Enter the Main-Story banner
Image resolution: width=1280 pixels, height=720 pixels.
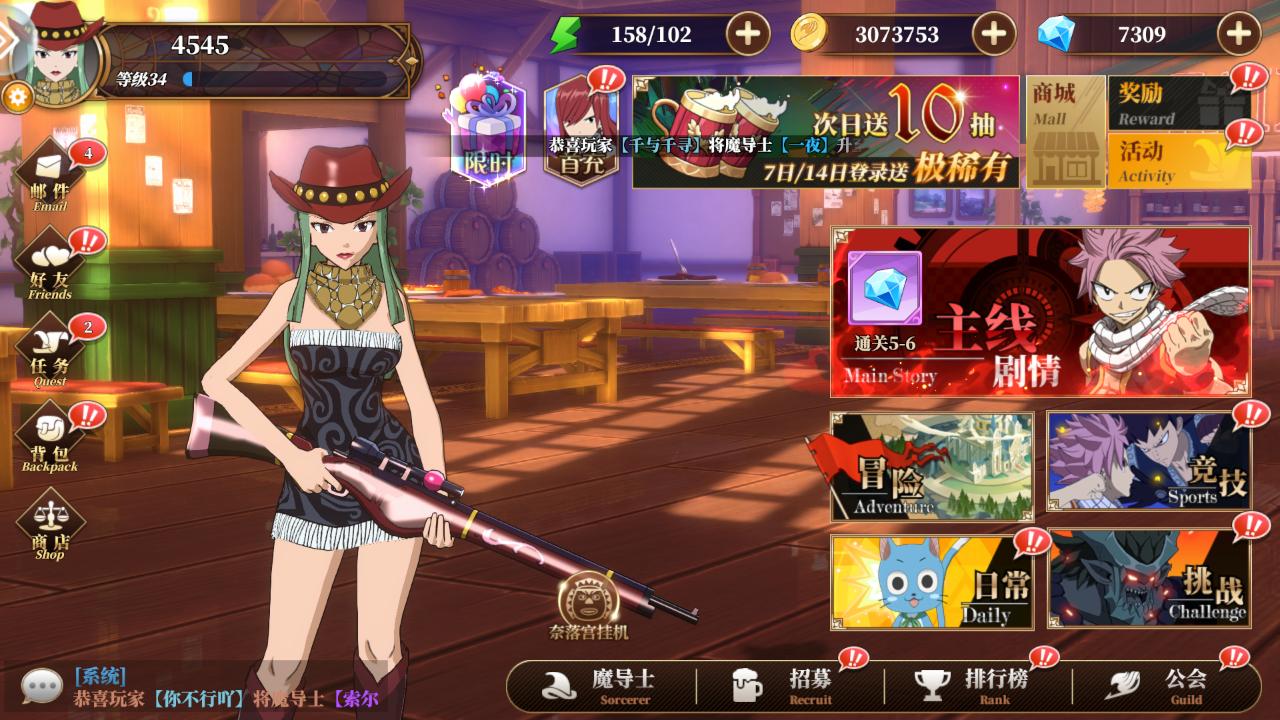point(1040,312)
